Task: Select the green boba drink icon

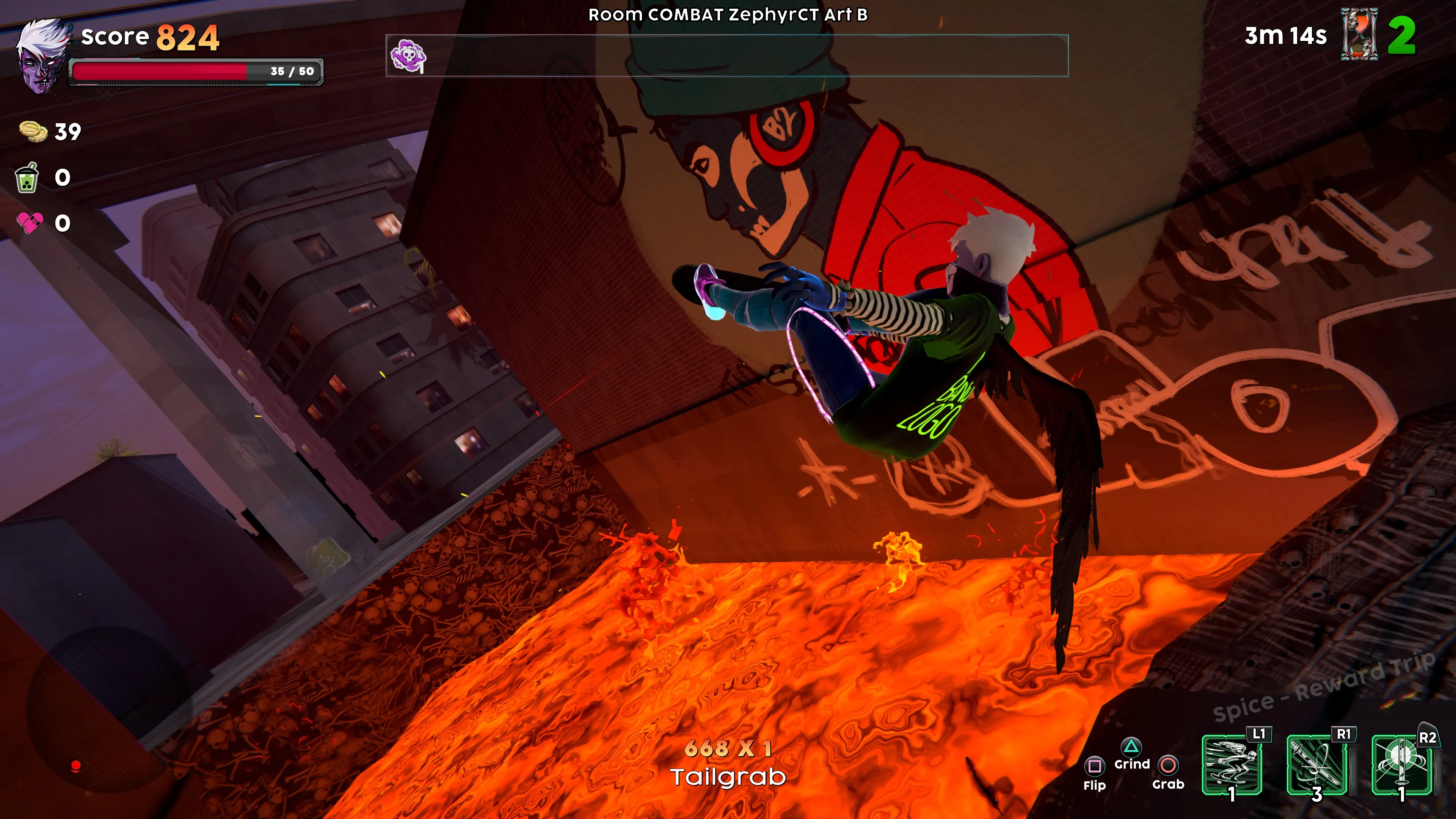Action: click(27, 178)
